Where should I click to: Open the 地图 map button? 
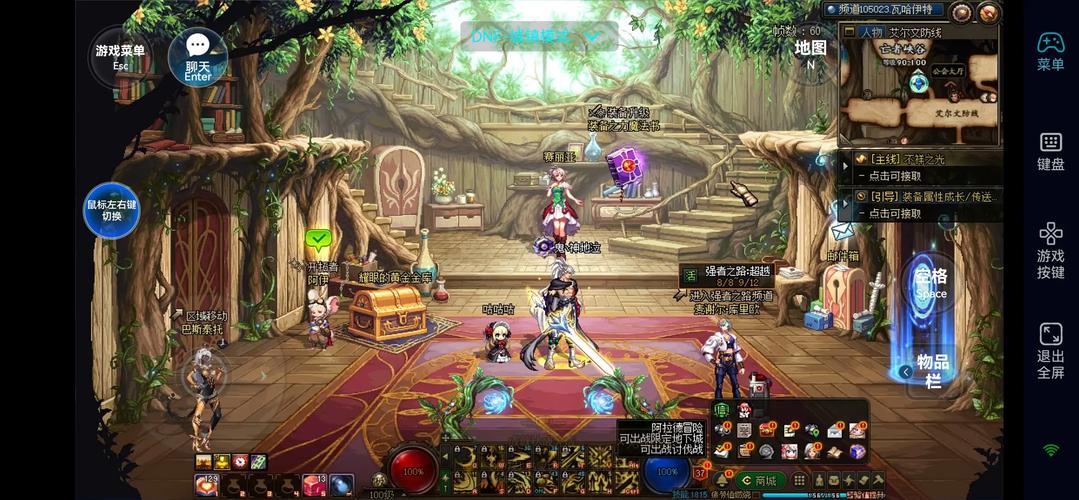tap(810, 53)
